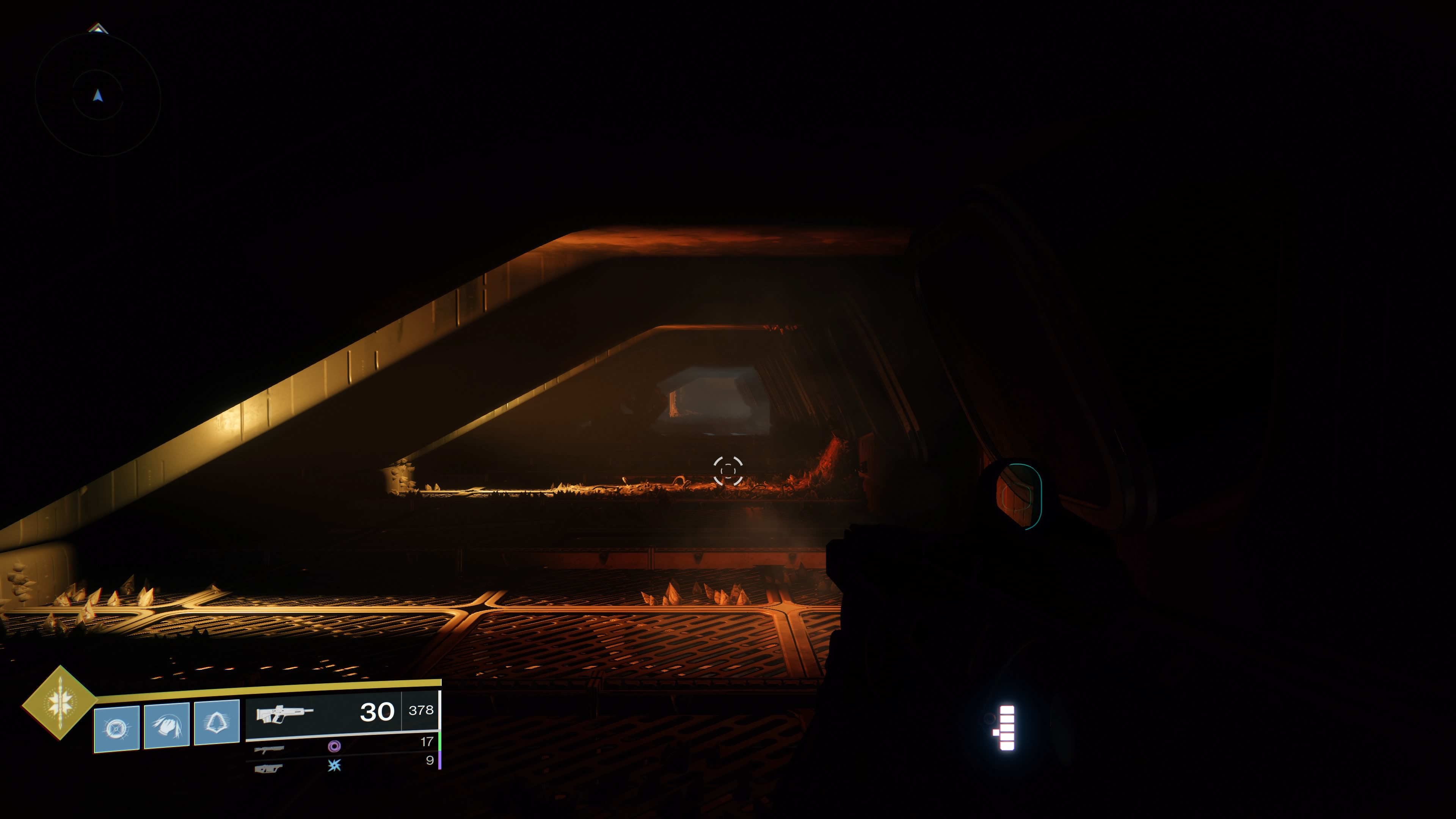
Task: Switch to the heavy weapon in the bottom slot
Action: pyautogui.click(x=268, y=768)
